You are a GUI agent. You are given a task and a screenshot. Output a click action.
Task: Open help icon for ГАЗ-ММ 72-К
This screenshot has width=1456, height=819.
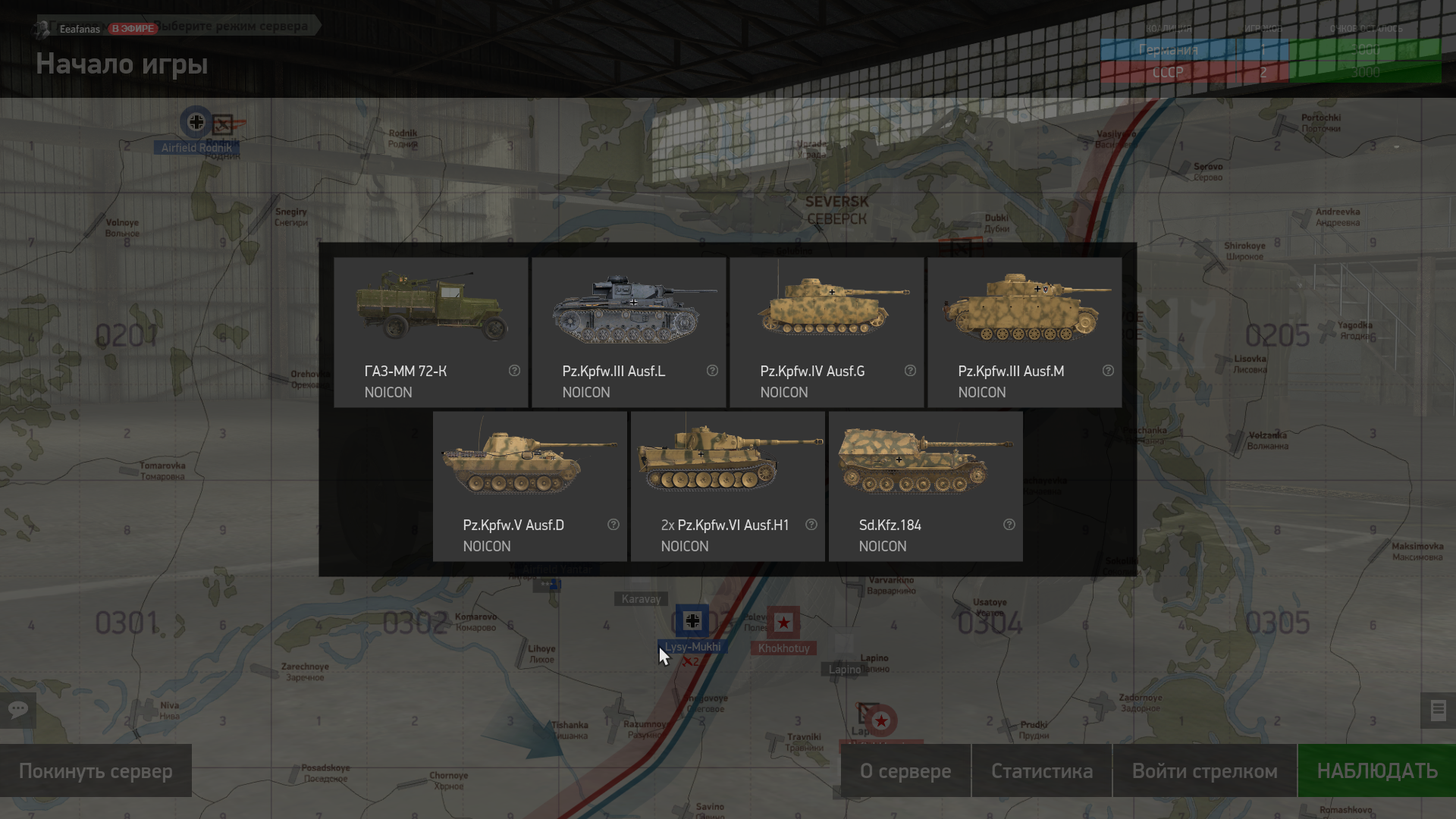tap(514, 371)
